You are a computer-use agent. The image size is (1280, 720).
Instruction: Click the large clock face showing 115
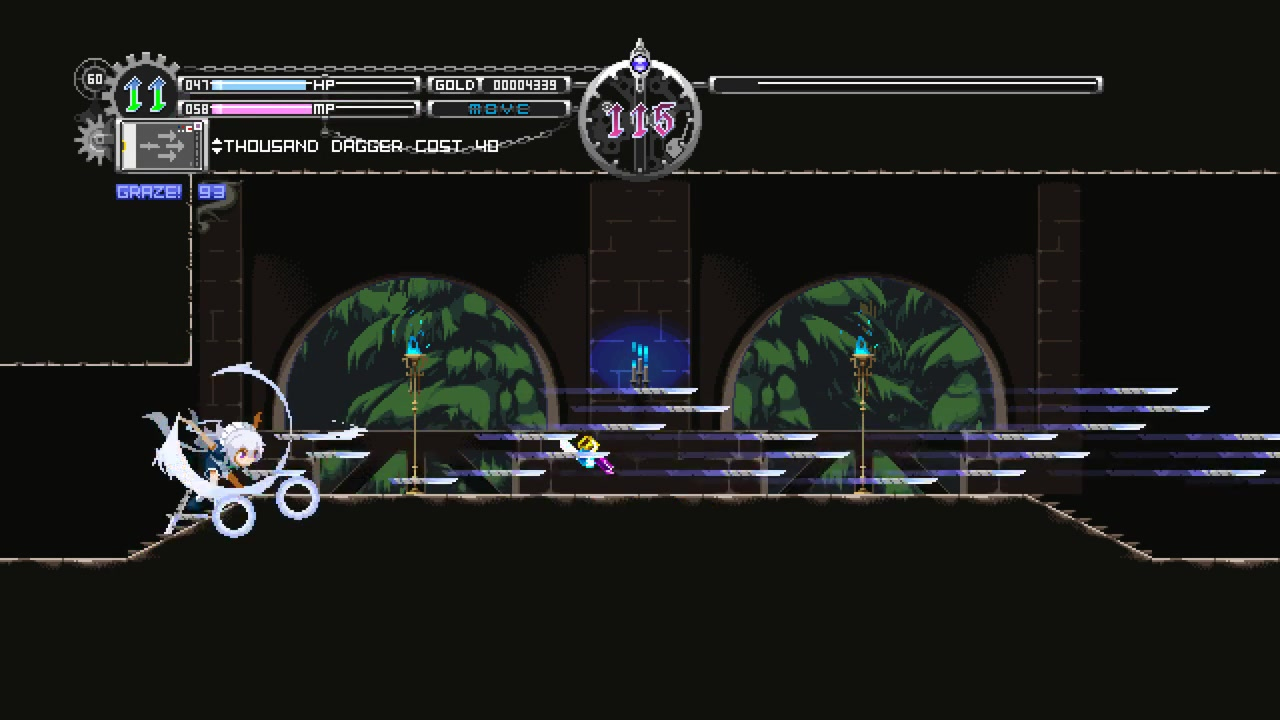click(640, 118)
